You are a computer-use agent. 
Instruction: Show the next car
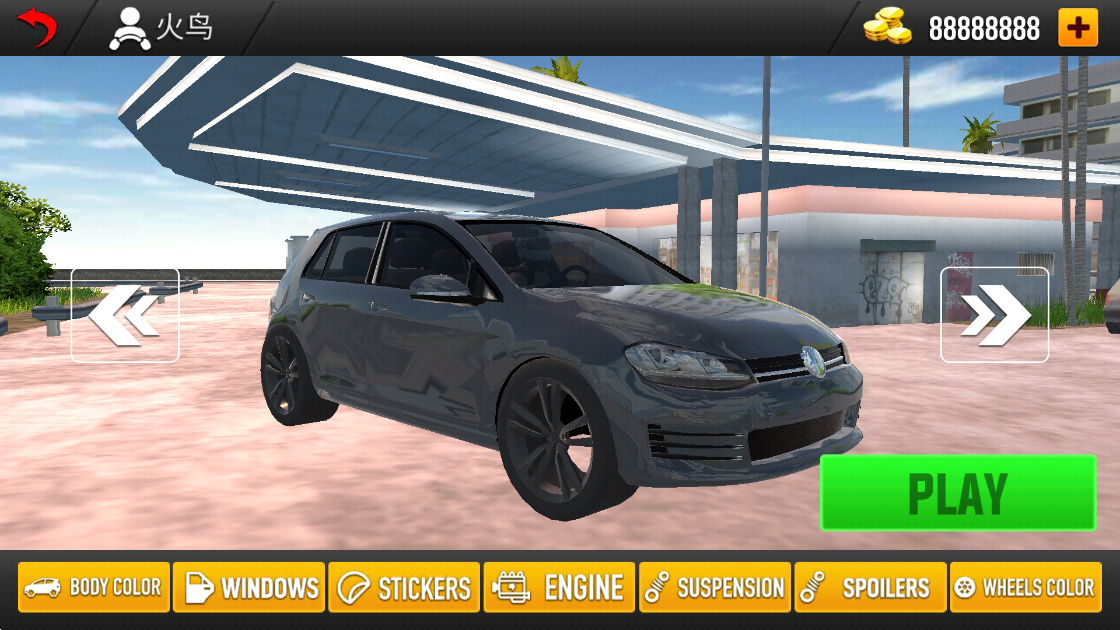coord(994,315)
